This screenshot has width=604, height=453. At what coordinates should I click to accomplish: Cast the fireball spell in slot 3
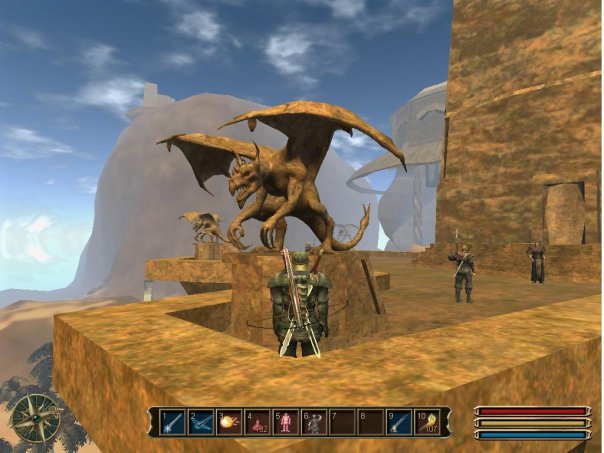229,422
